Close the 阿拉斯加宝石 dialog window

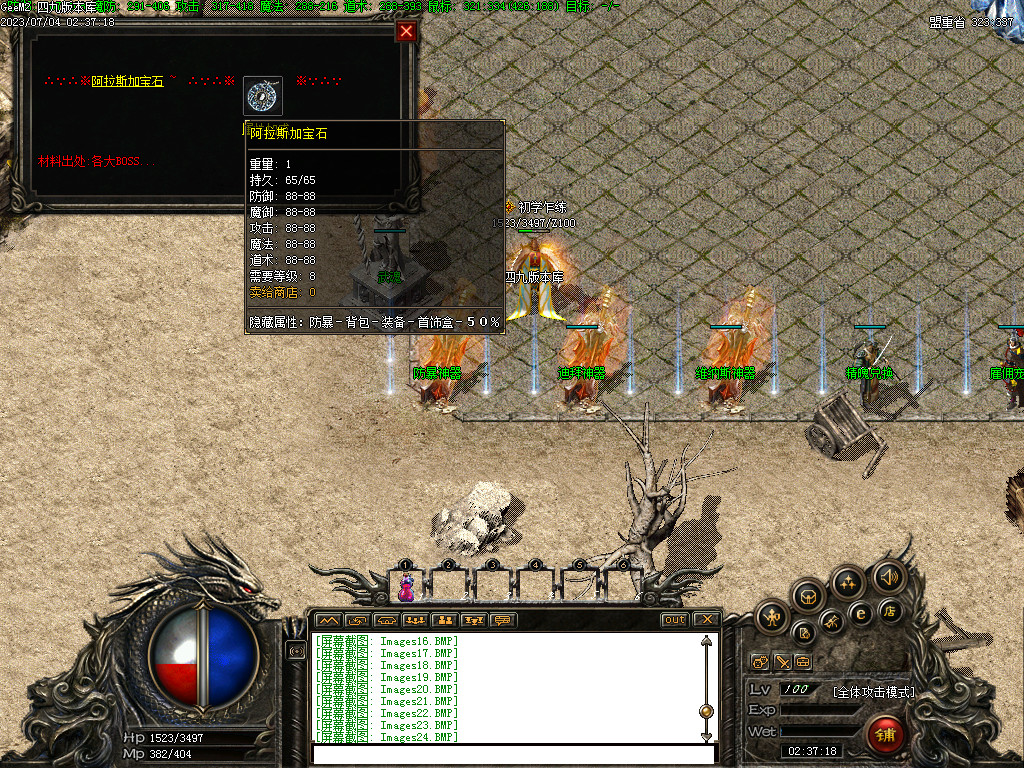[406, 32]
